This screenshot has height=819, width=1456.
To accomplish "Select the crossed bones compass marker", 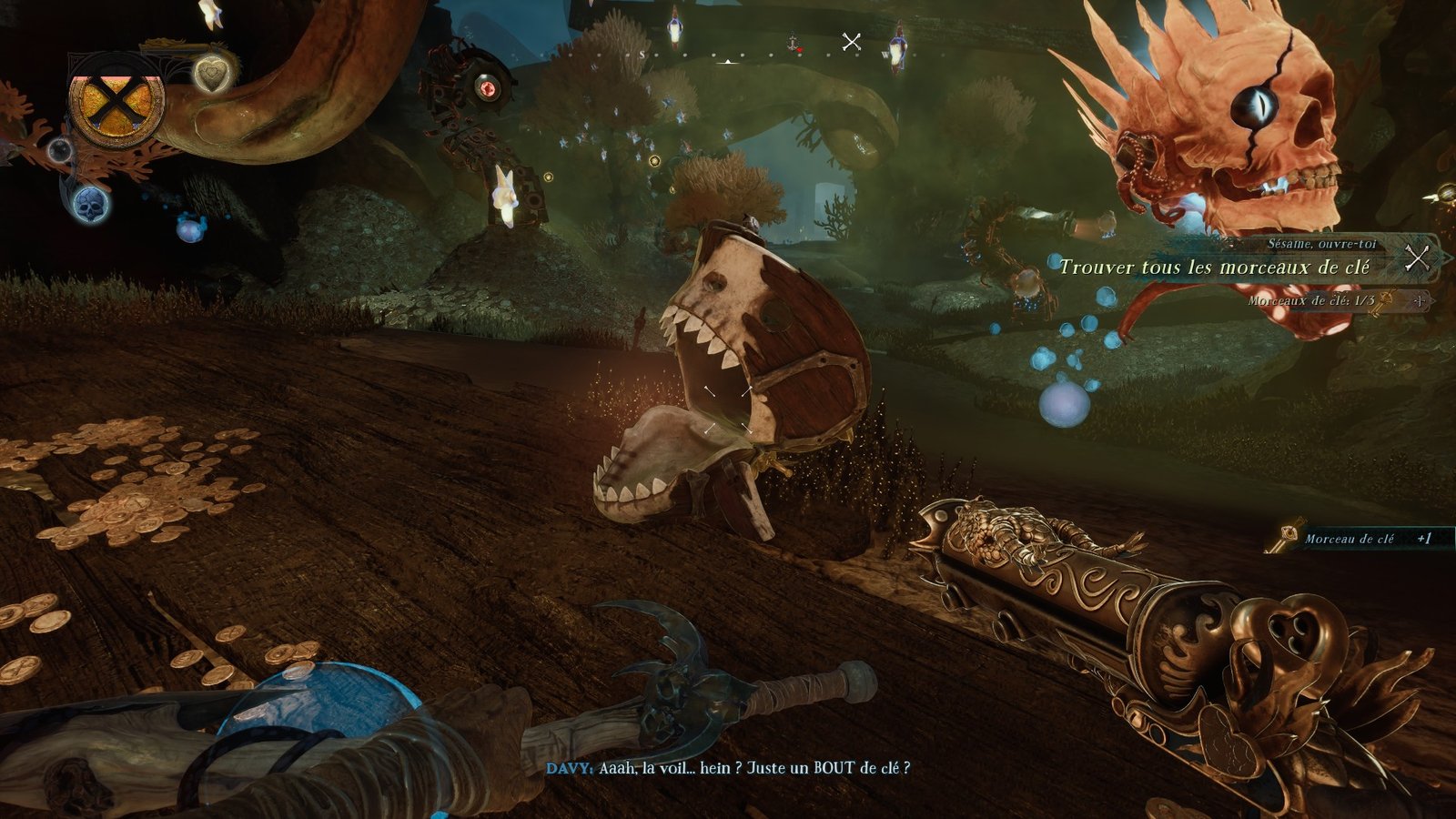I will tap(852, 42).
